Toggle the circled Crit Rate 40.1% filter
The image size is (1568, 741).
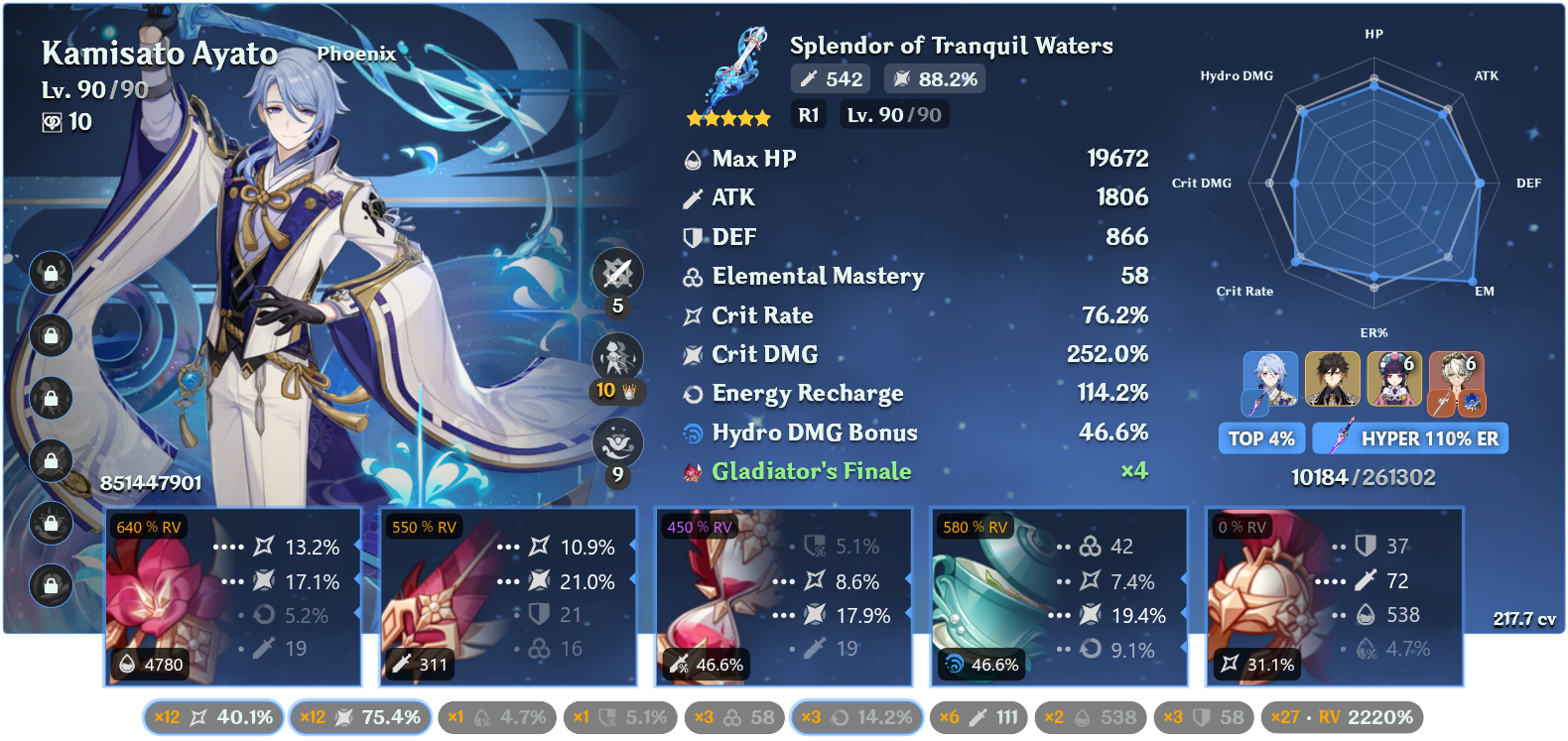[212, 716]
